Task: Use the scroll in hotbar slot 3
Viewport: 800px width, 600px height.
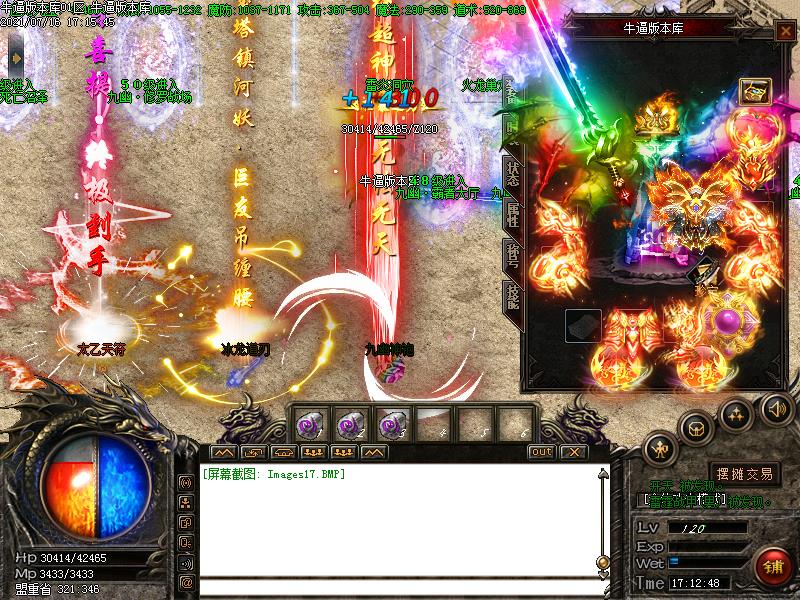Action: tap(391, 423)
